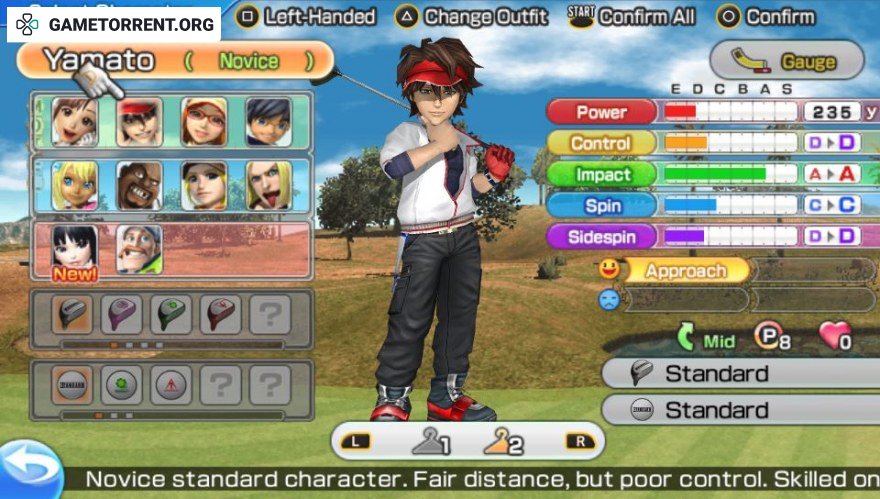Equip the green golf club
The image size is (880, 499).
tap(171, 314)
